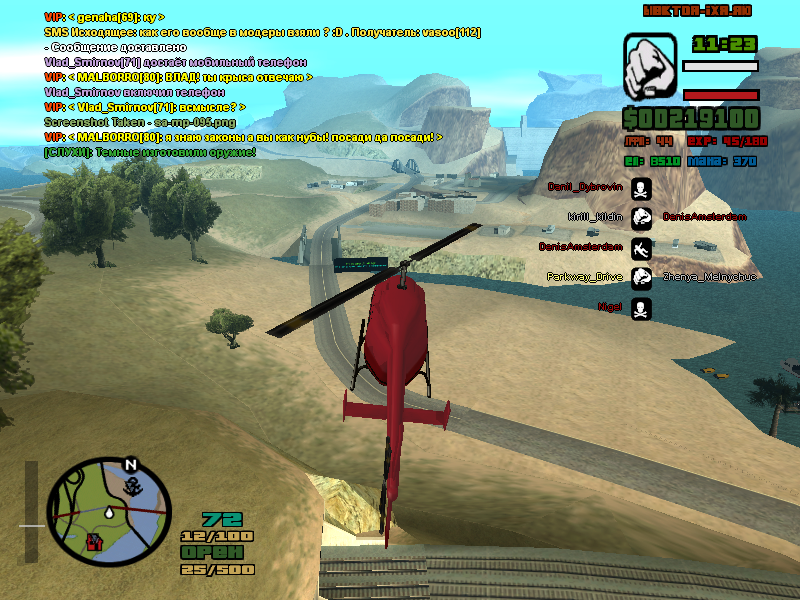This screenshot has height=600, width=800.
Task: Select the kill icon beside kirill_kildin
Action: pos(641,217)
